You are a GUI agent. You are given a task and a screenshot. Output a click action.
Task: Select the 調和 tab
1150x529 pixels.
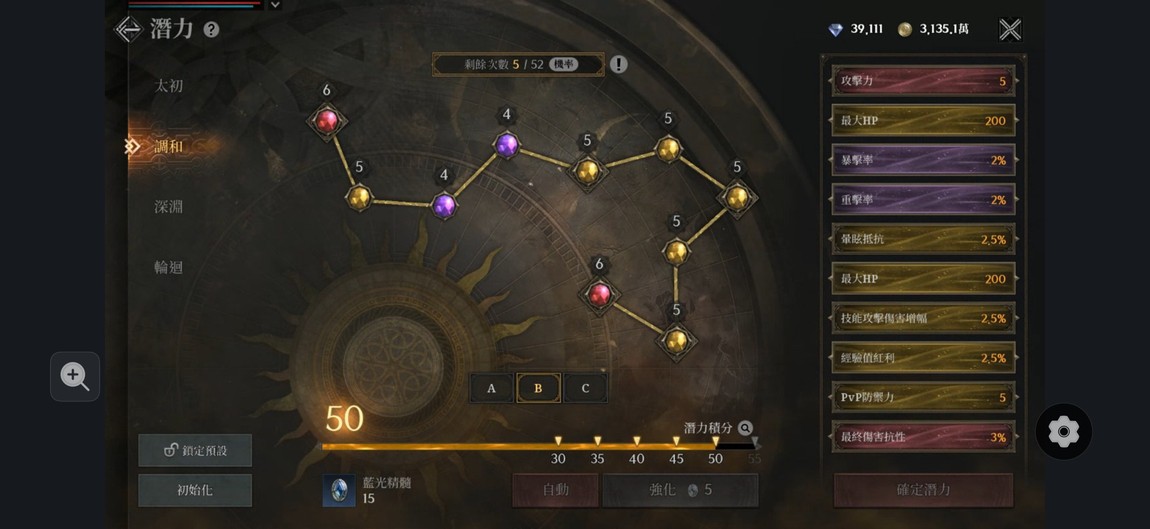point(169,147)
